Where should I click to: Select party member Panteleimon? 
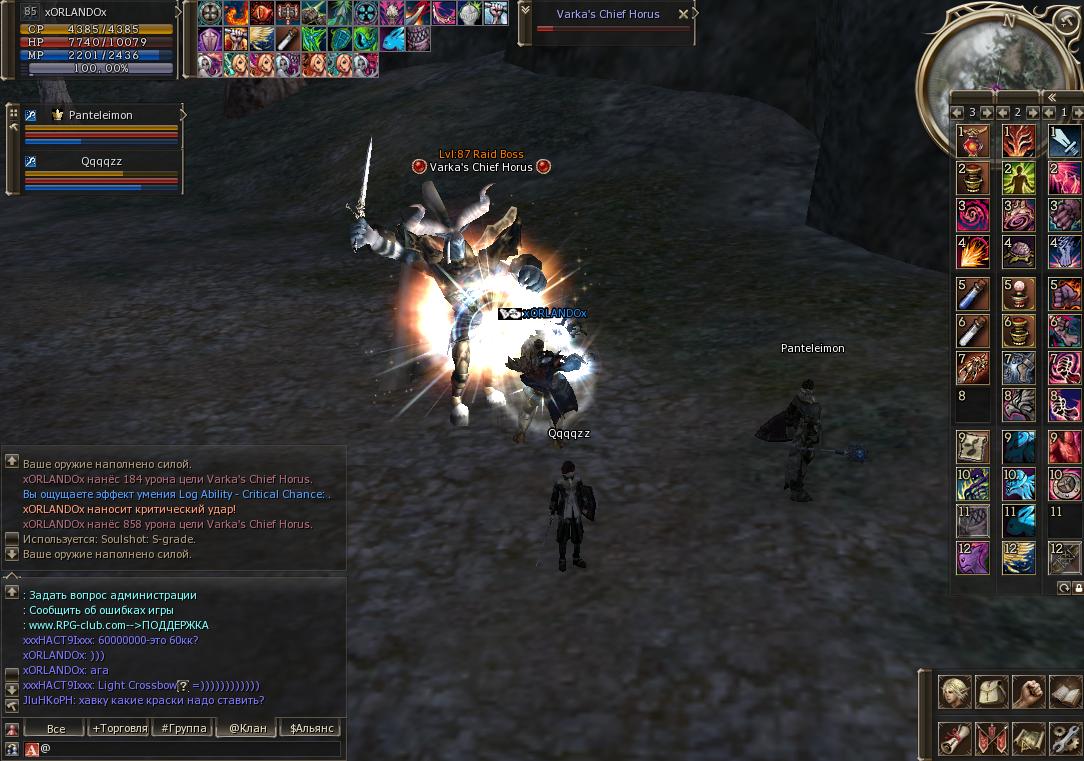pyautogui.click(x=100, y=115)
